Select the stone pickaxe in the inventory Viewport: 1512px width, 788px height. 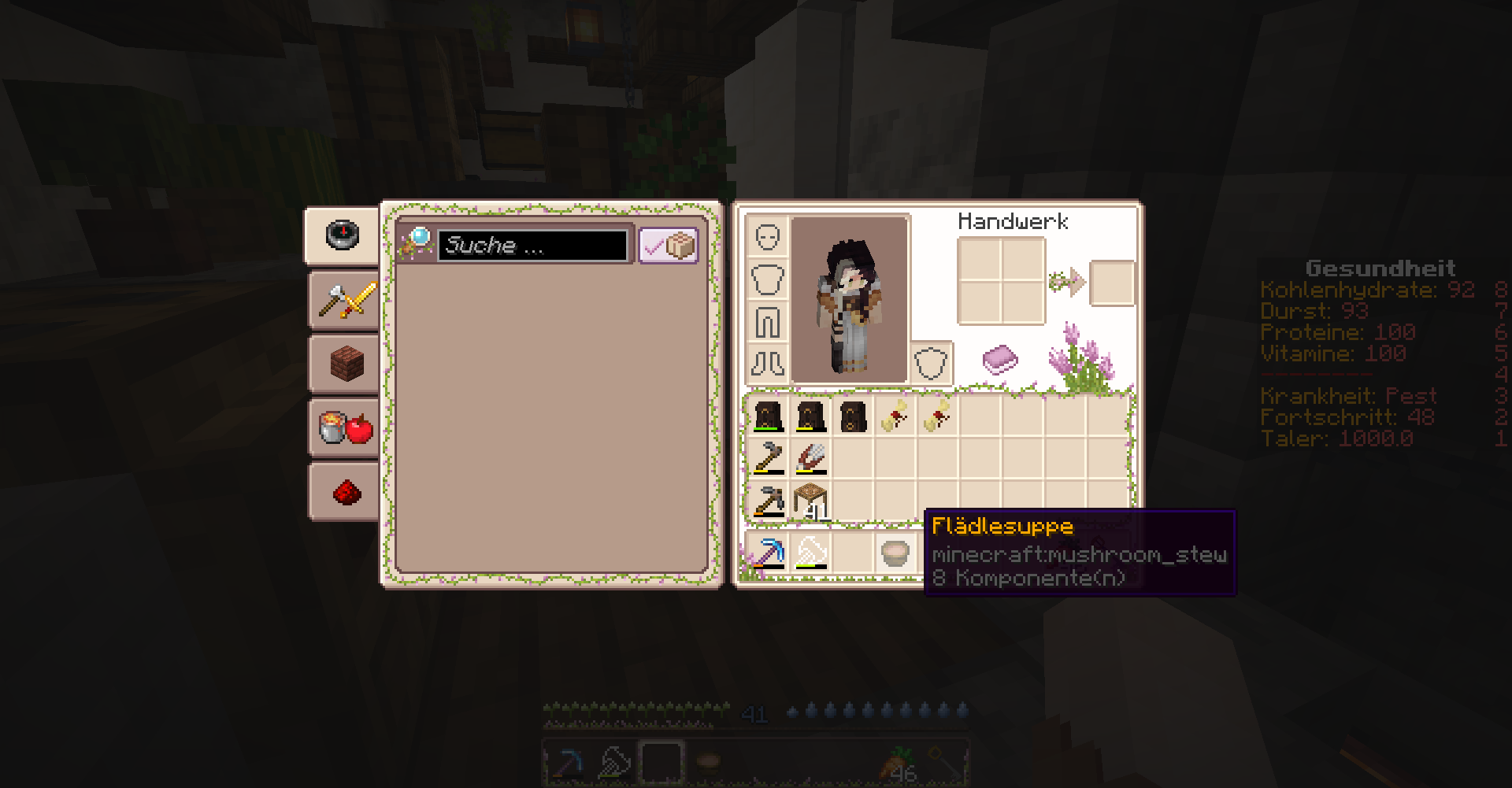coord(768,501)
